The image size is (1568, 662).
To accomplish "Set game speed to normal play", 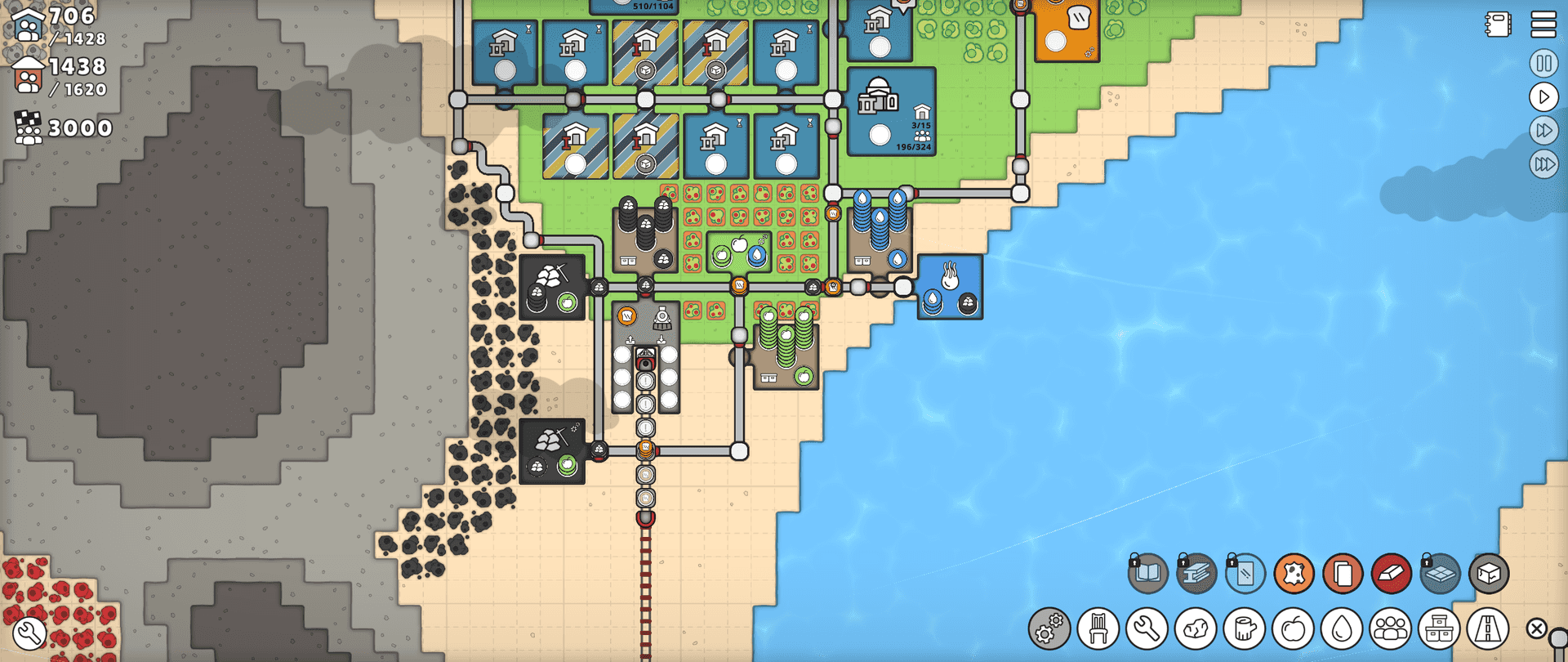I will tap(1543, 97).
